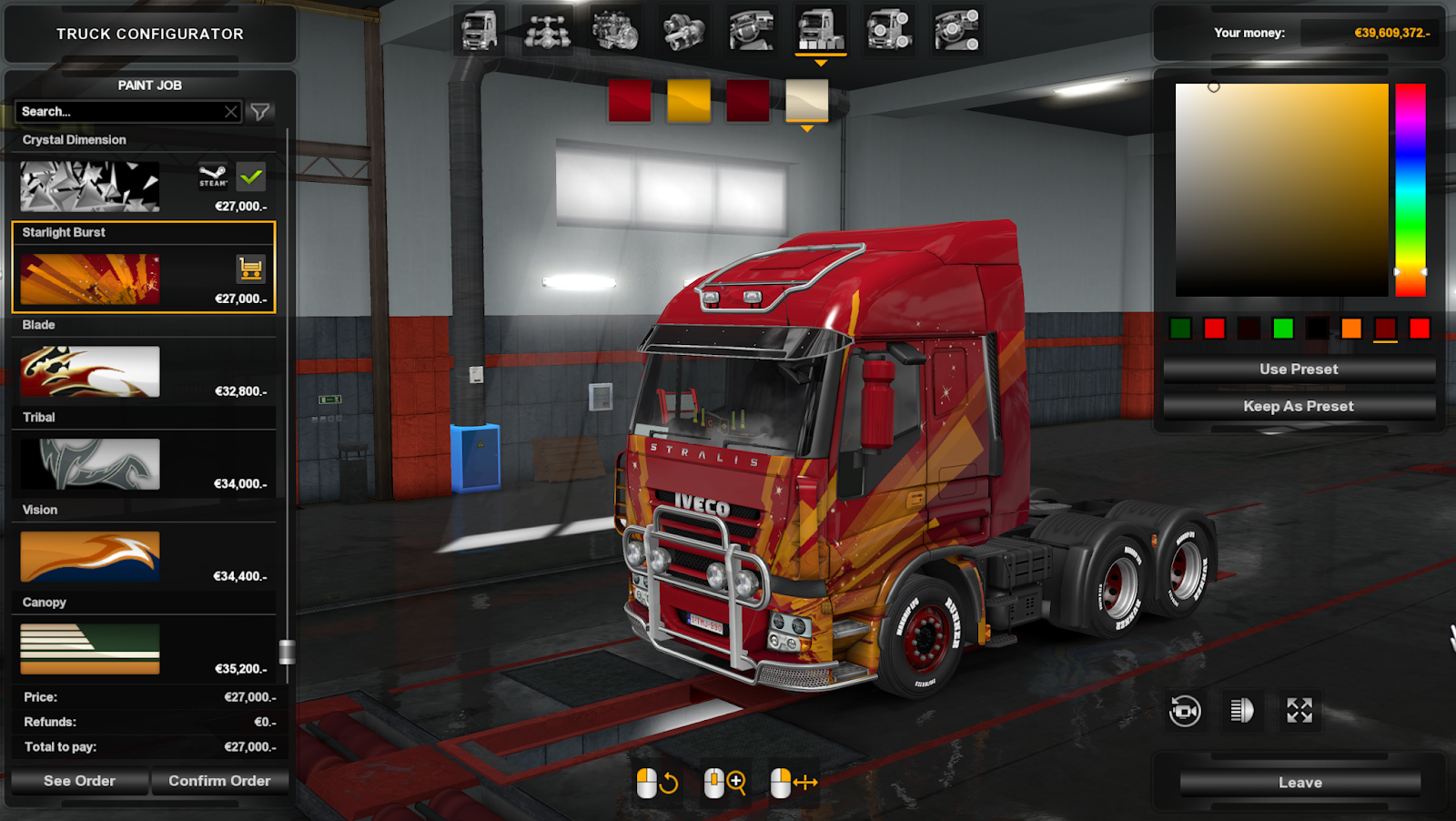Screen dimensions: 1456x821
Task: Select the Vision paint job entry
Action: click(x=87, y=555)
